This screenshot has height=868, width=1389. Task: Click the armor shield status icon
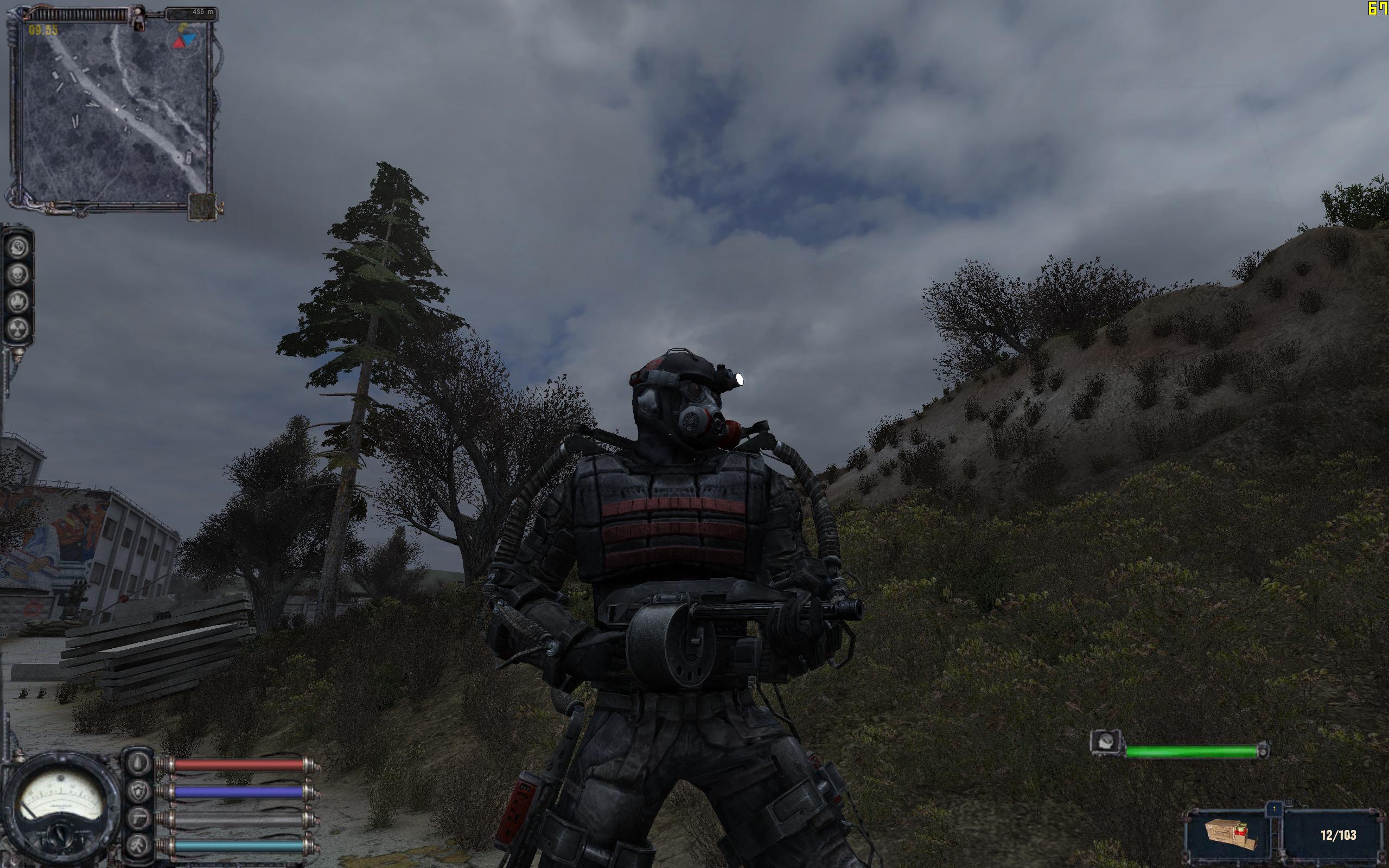(x=138, y=792)
